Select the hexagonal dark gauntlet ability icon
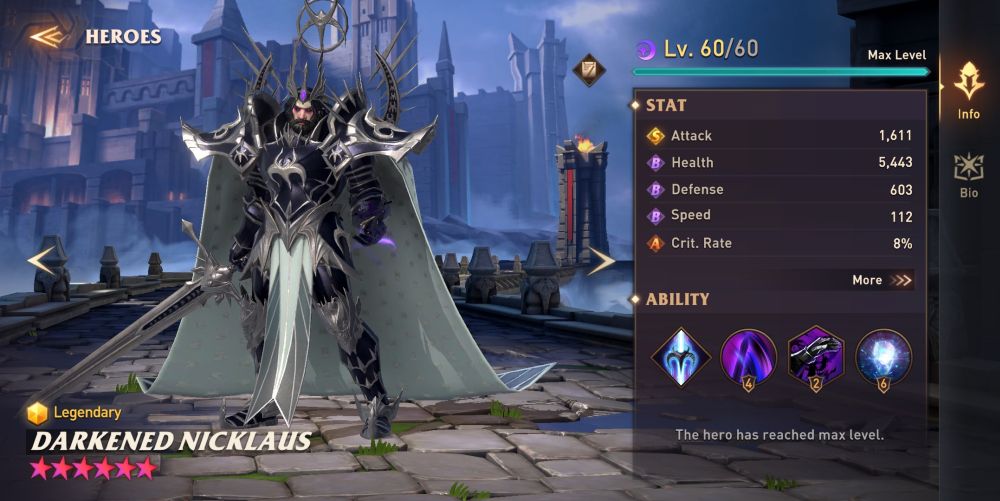Screen dimensions: 1000x501 tap(816, 357)
